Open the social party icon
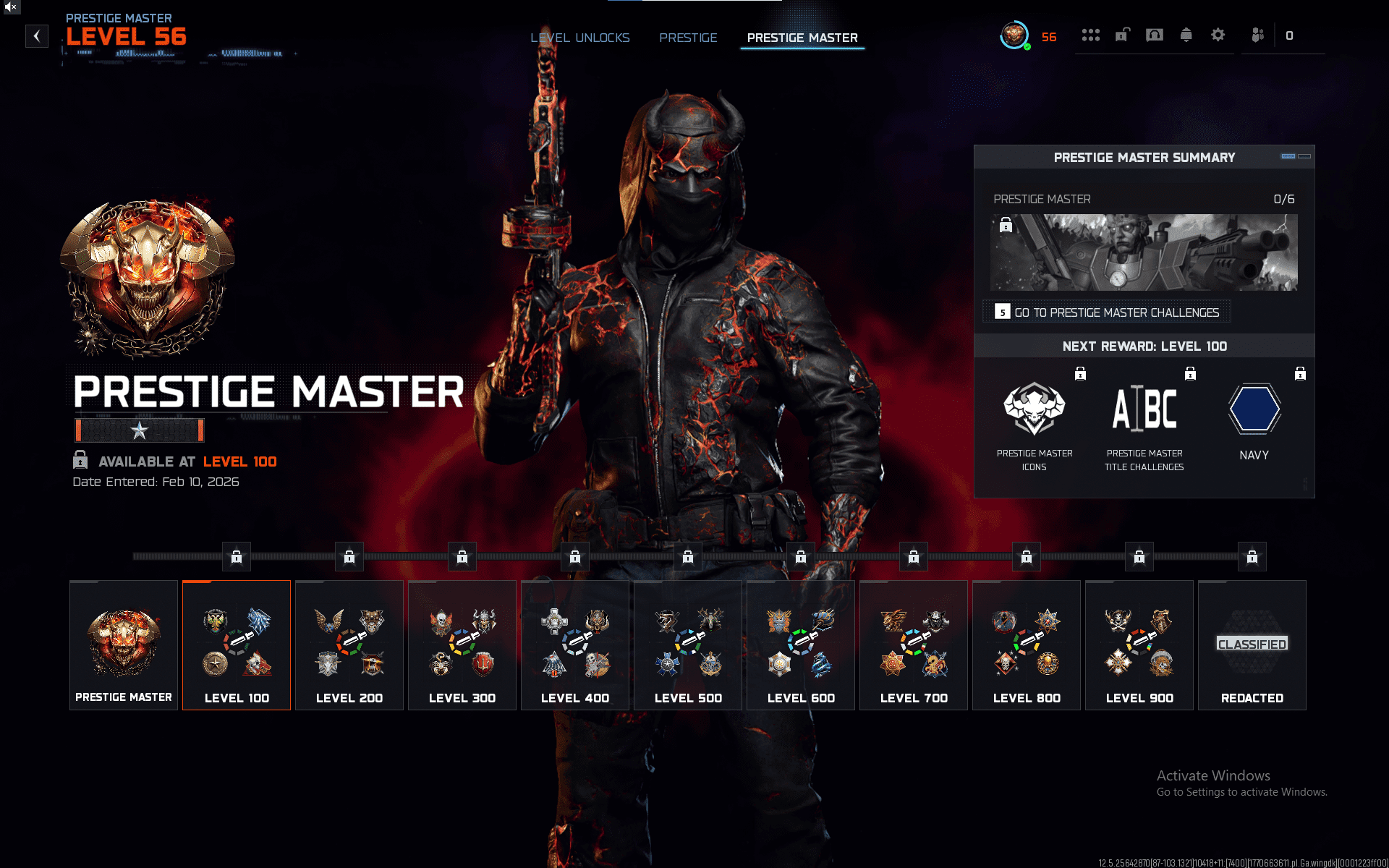1389x868 pixels. point(1258,35)
